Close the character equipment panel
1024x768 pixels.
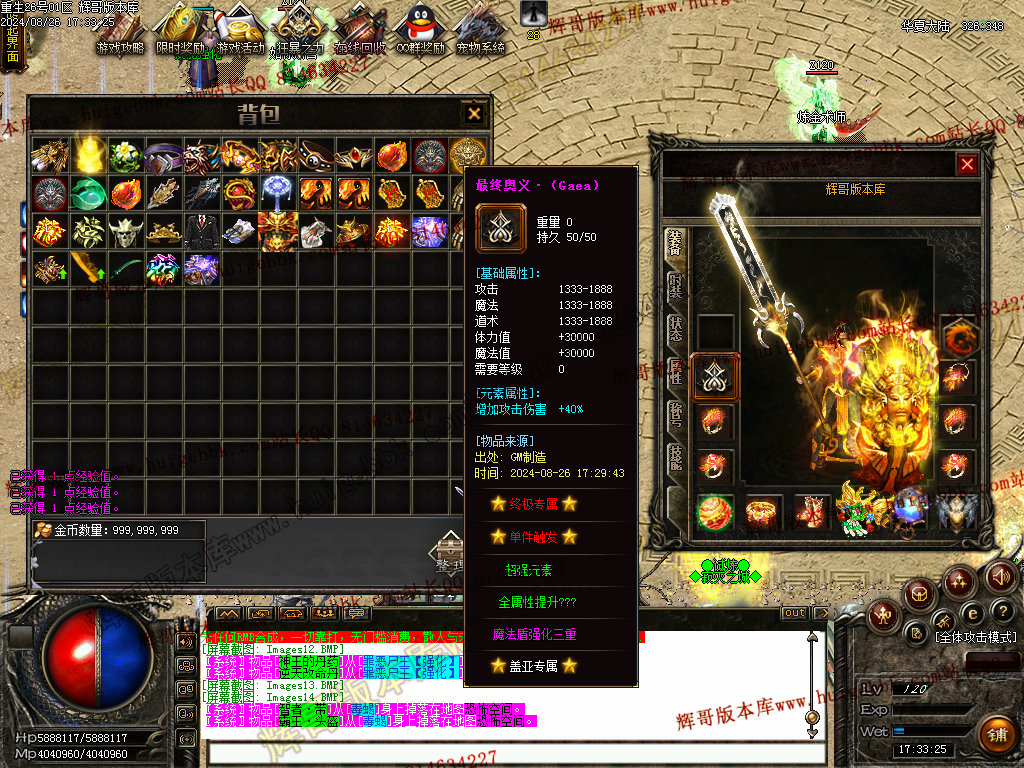click(966, 165)
